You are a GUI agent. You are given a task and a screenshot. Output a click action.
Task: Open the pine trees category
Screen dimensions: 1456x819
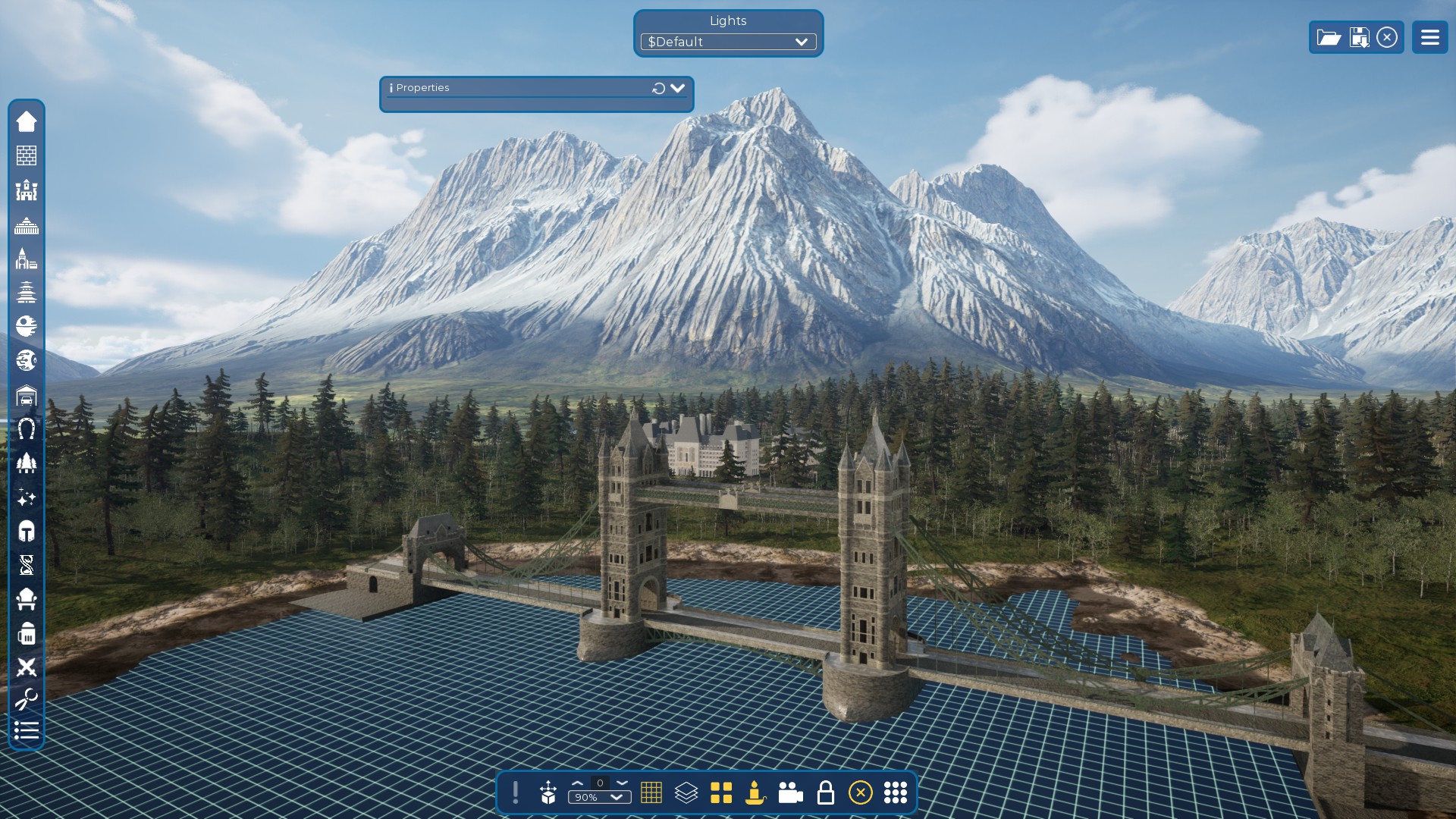pos(27,463)
